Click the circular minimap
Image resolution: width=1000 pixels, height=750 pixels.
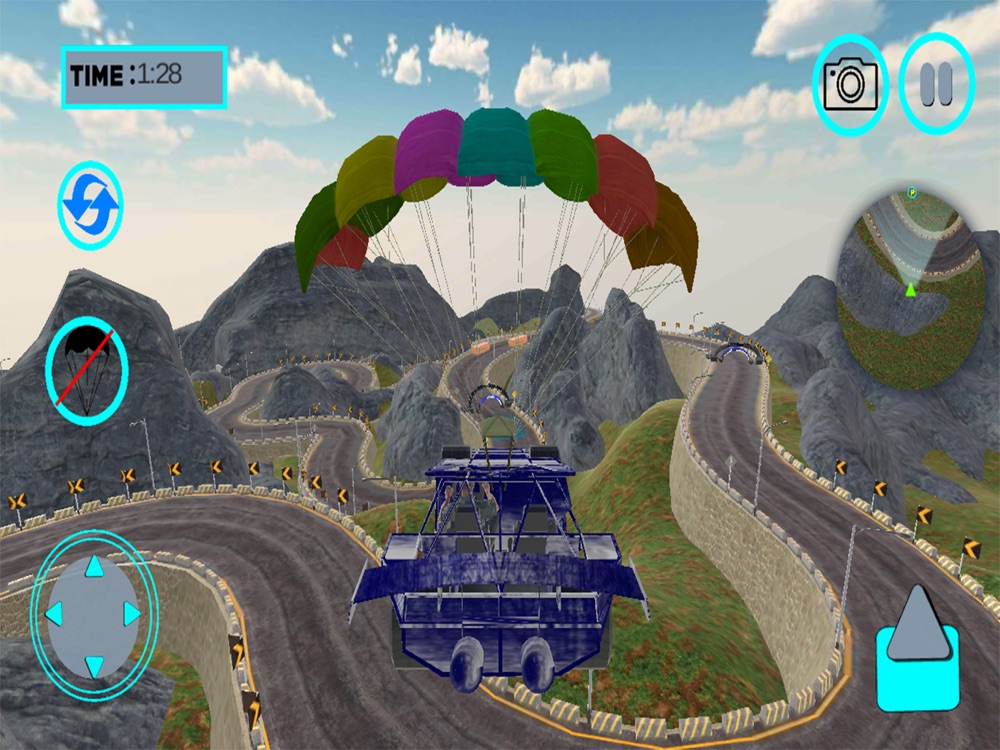[908, 285]
